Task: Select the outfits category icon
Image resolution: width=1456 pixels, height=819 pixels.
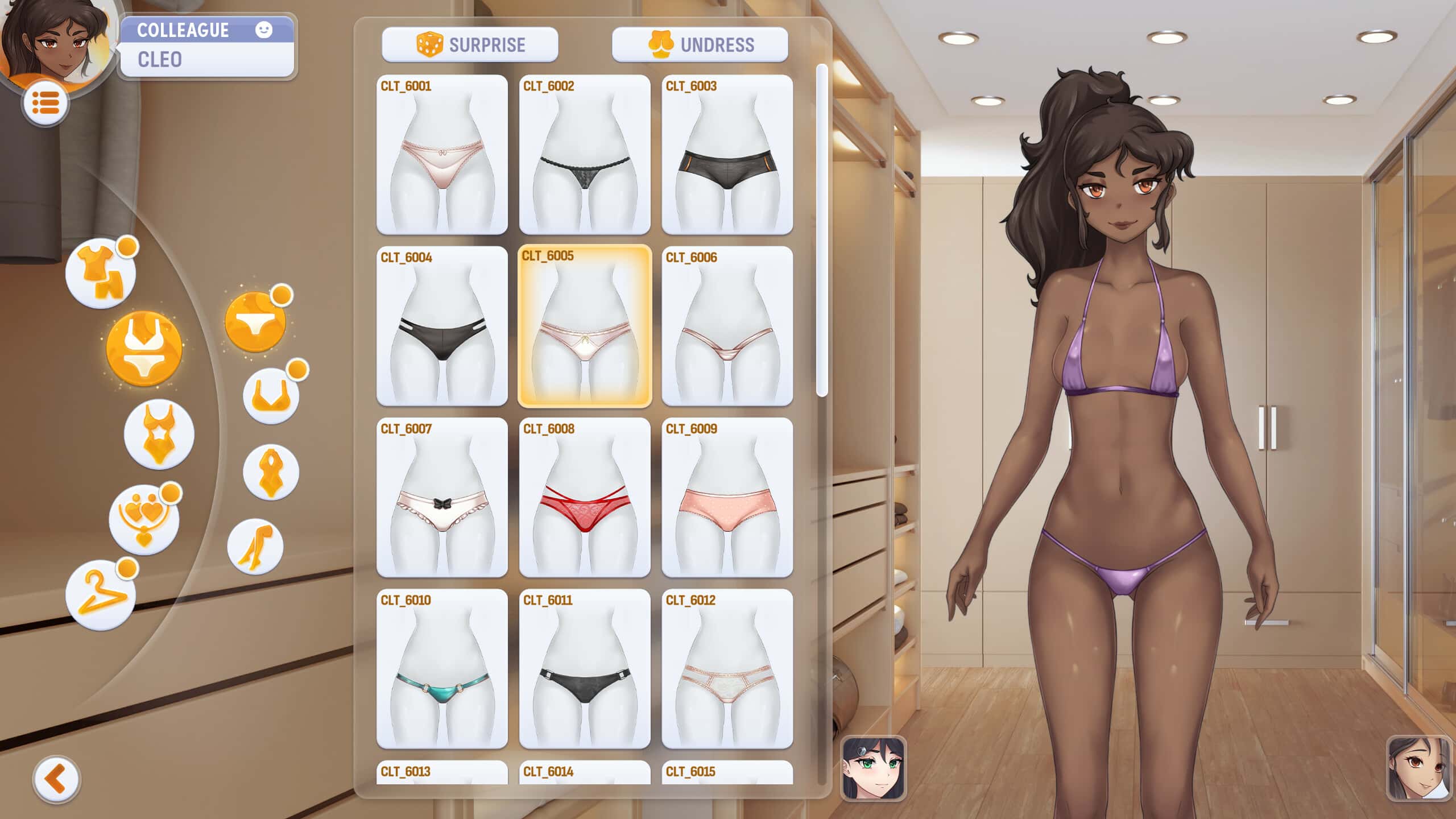Action: [x=102, y=272]
